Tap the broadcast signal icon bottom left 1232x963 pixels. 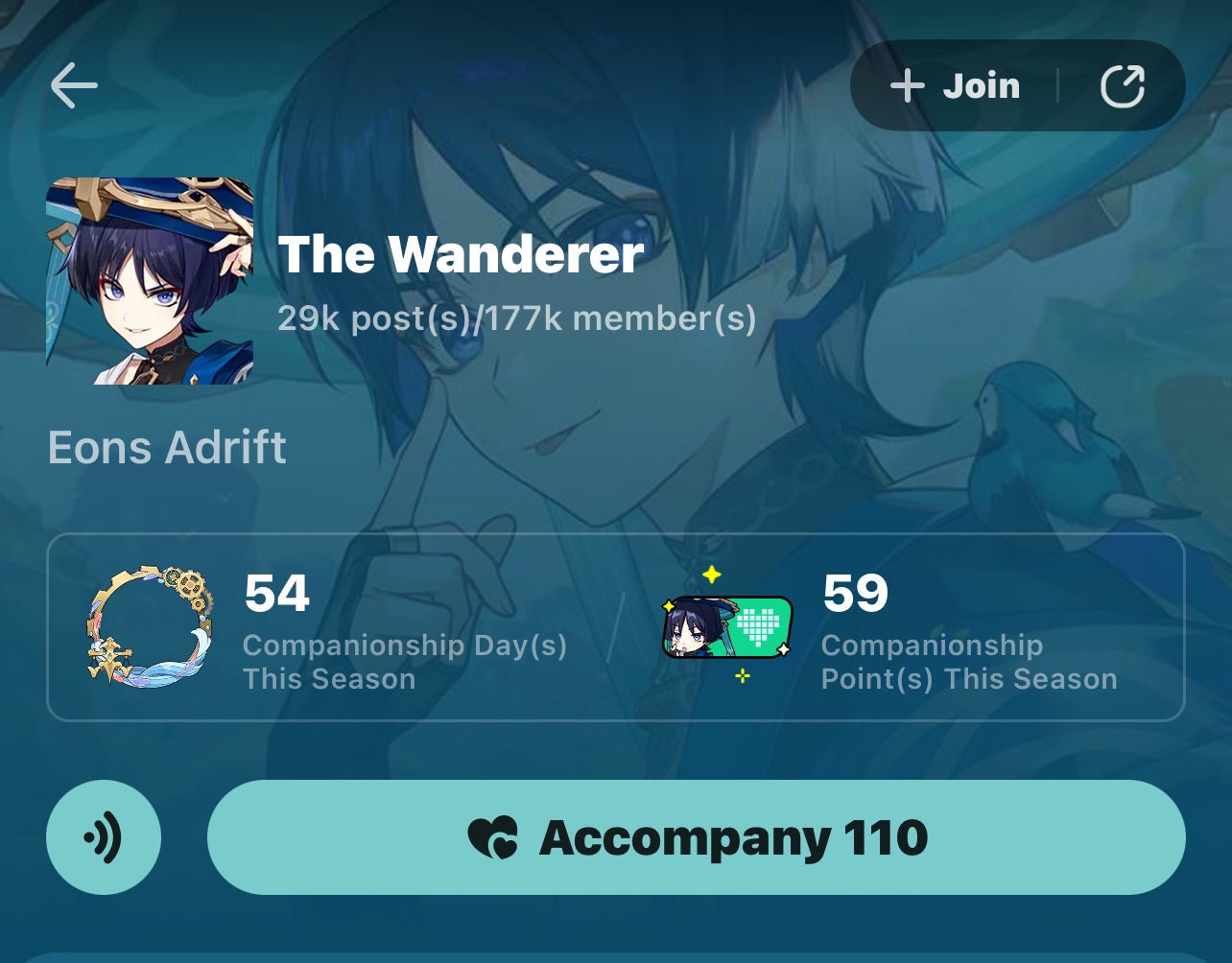tap(103, 836)
